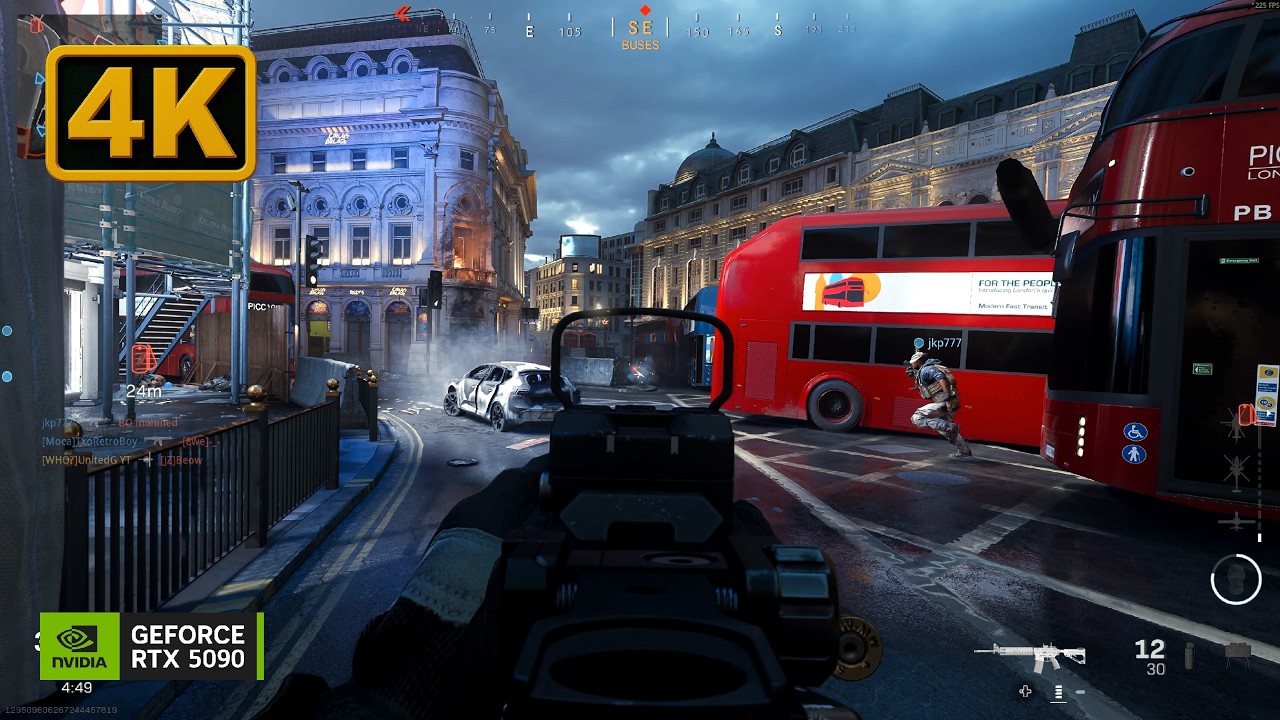Image resolution: width=1280 pixels, height=720 pixels.
Task: Click the plus-shaped icon below the rifle
Action: [x=1025, y=691]
